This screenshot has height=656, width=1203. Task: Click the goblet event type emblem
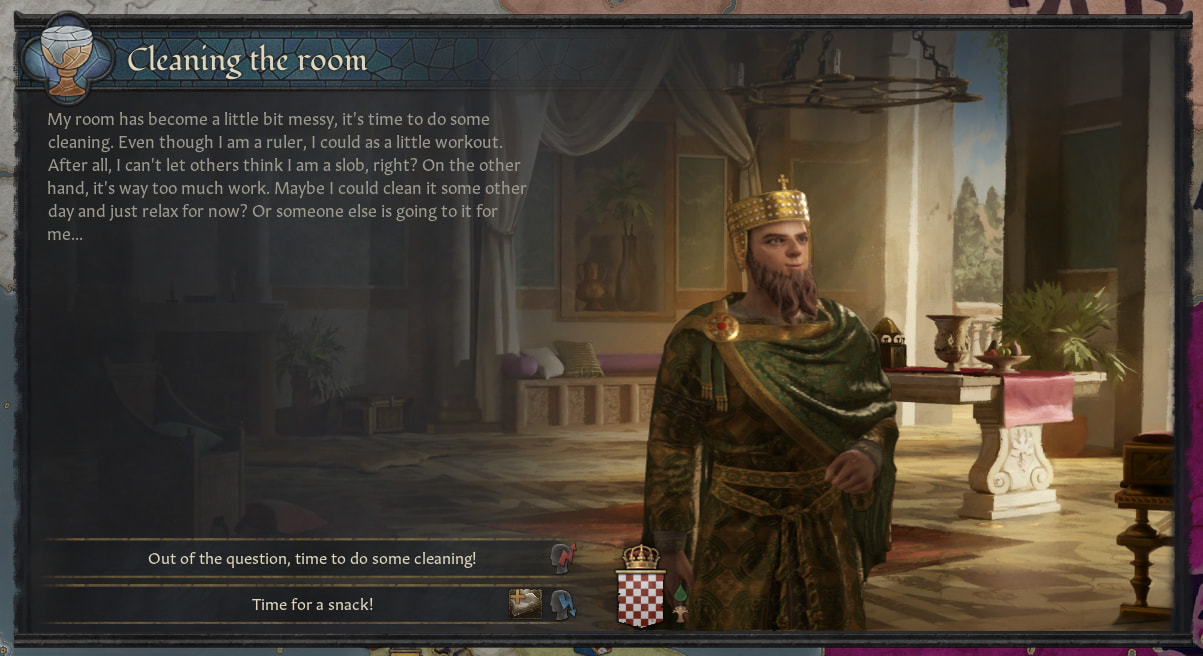pos(68,60)
